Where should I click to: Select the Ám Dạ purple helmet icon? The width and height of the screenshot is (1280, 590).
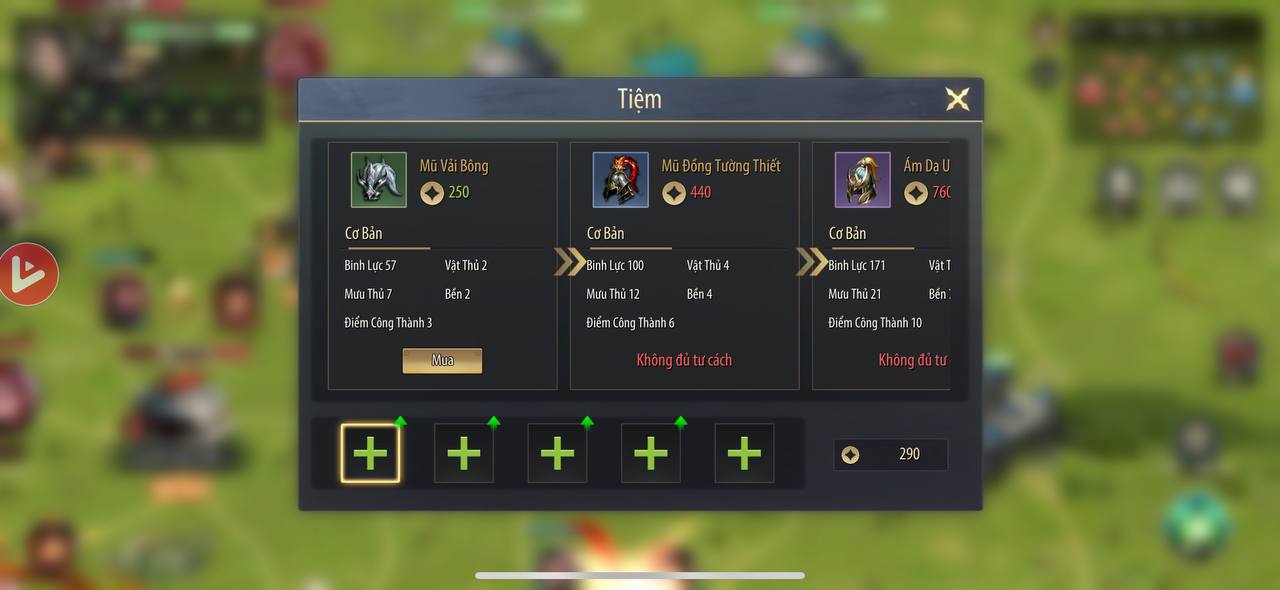pyautogui.click(x=862, y=180)
